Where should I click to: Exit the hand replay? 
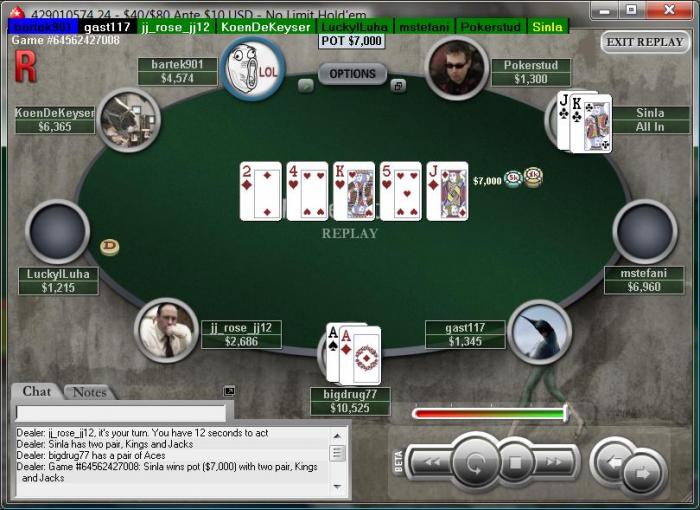click(x=645, y=42)
